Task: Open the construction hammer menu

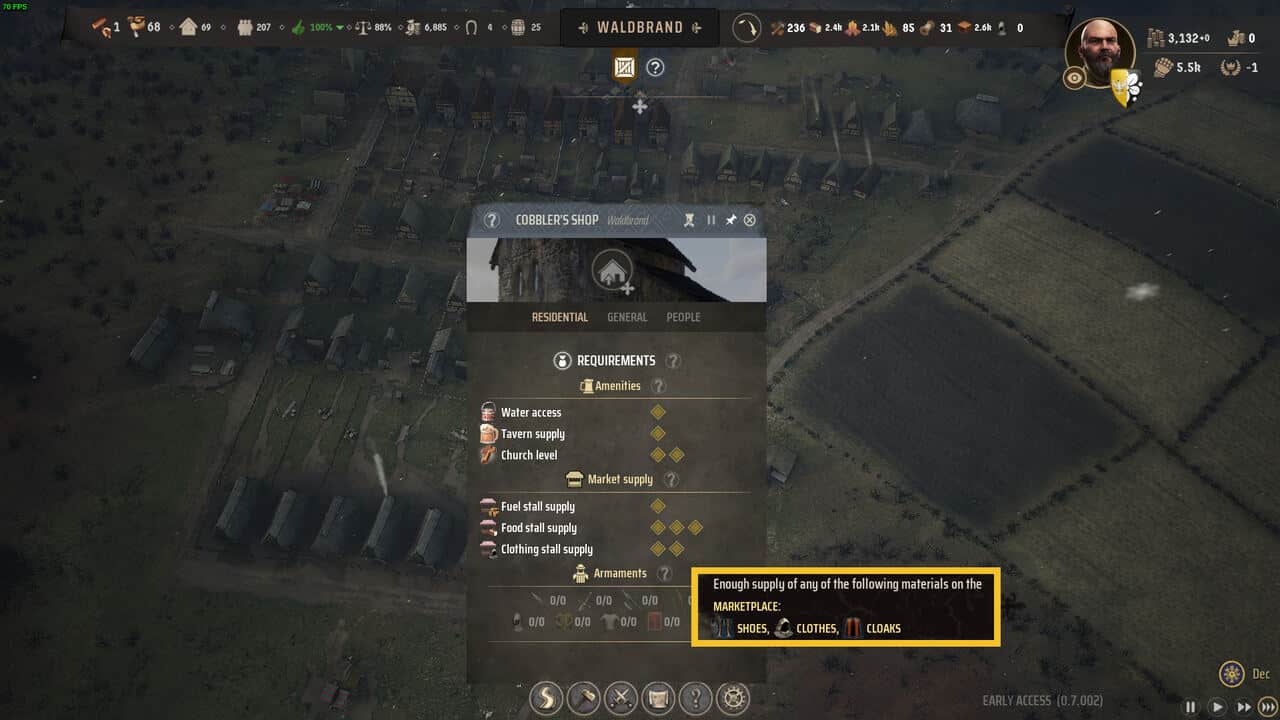Action: pos(583,697)
